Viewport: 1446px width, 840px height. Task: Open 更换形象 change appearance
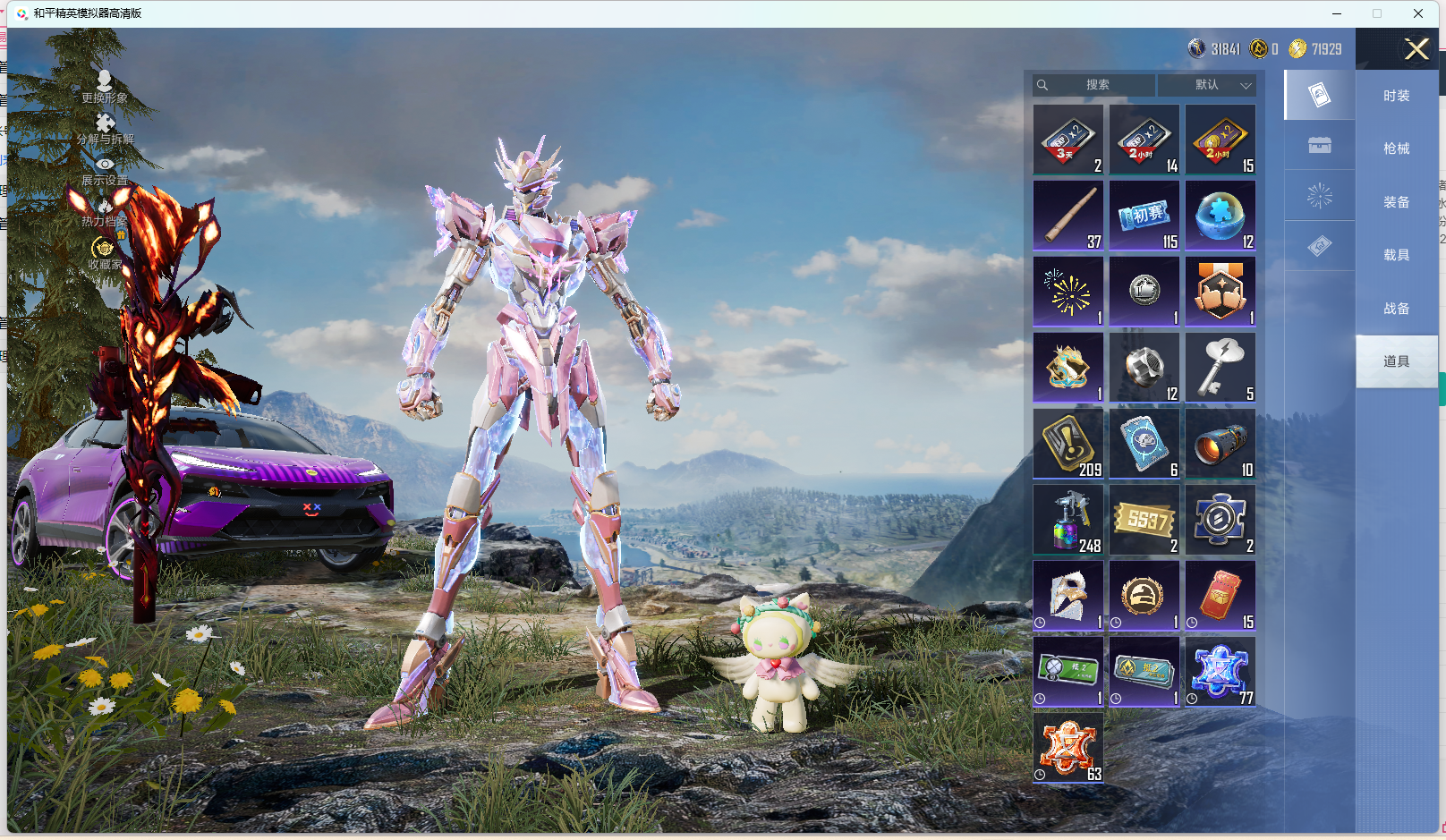pos(105,86)
